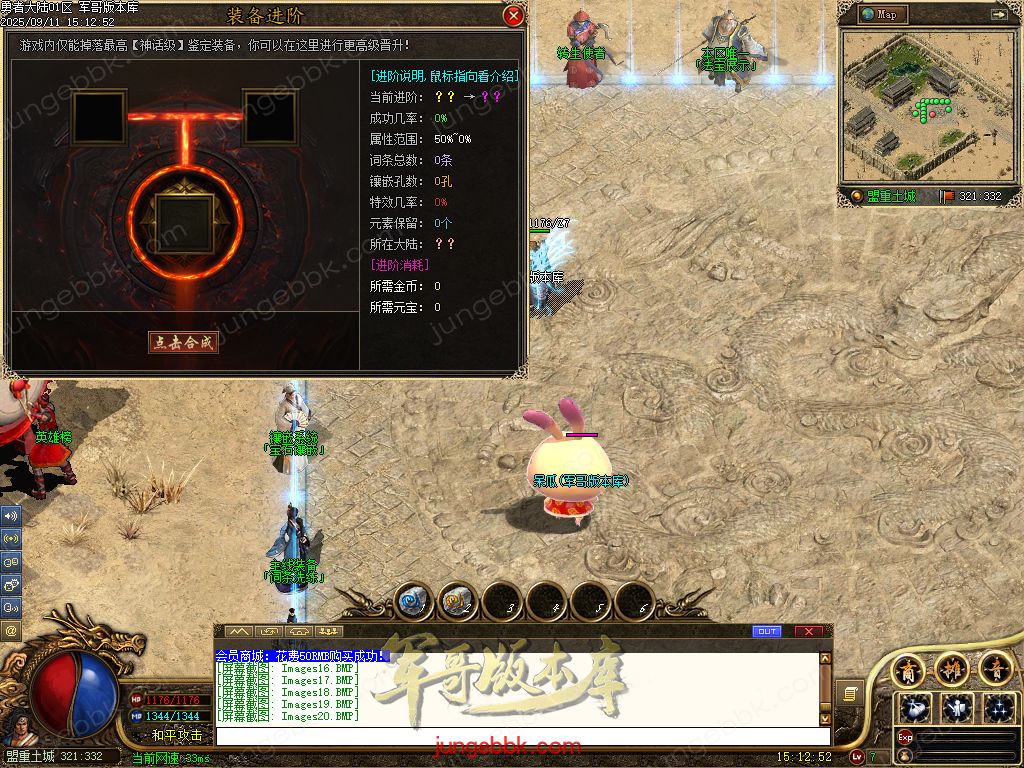Viewport: 1024px width, 768px height.
Task: Close the 装备进阶 equipment upgrade window
Action: (x=513, y=16)
